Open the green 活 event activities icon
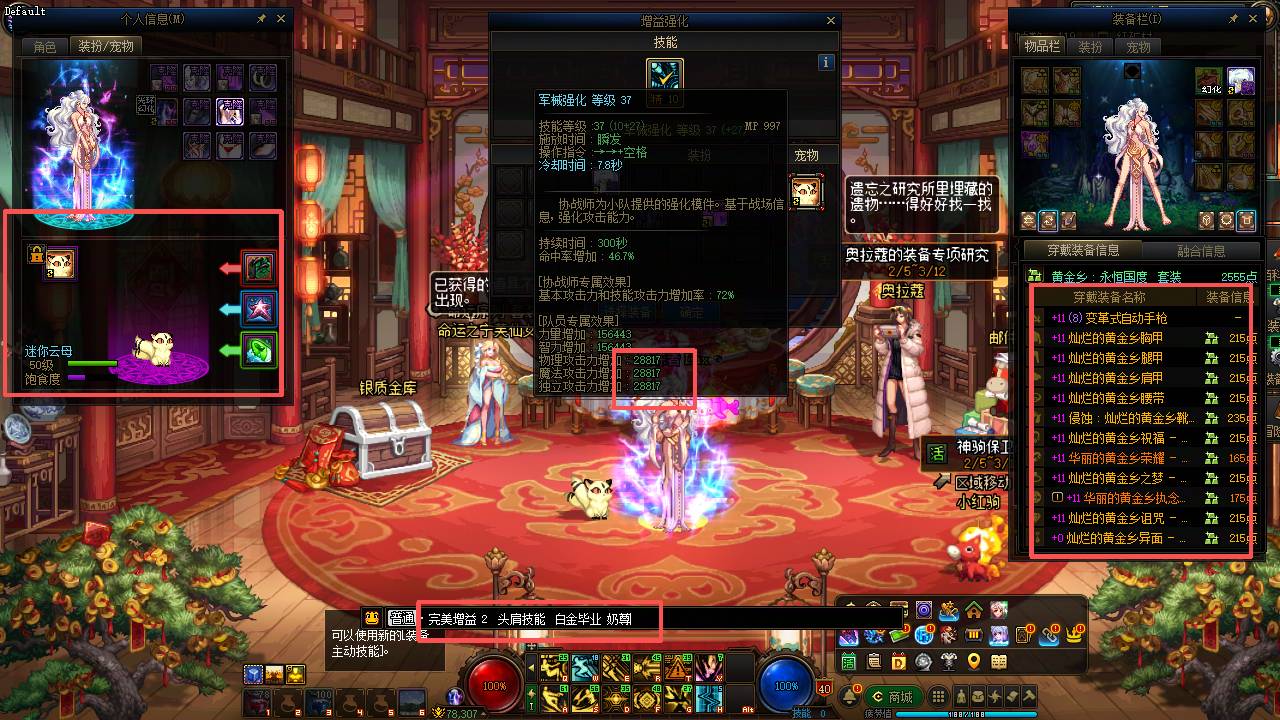The height and width of the screenshot is (720, 1280). tap(847, 662)
